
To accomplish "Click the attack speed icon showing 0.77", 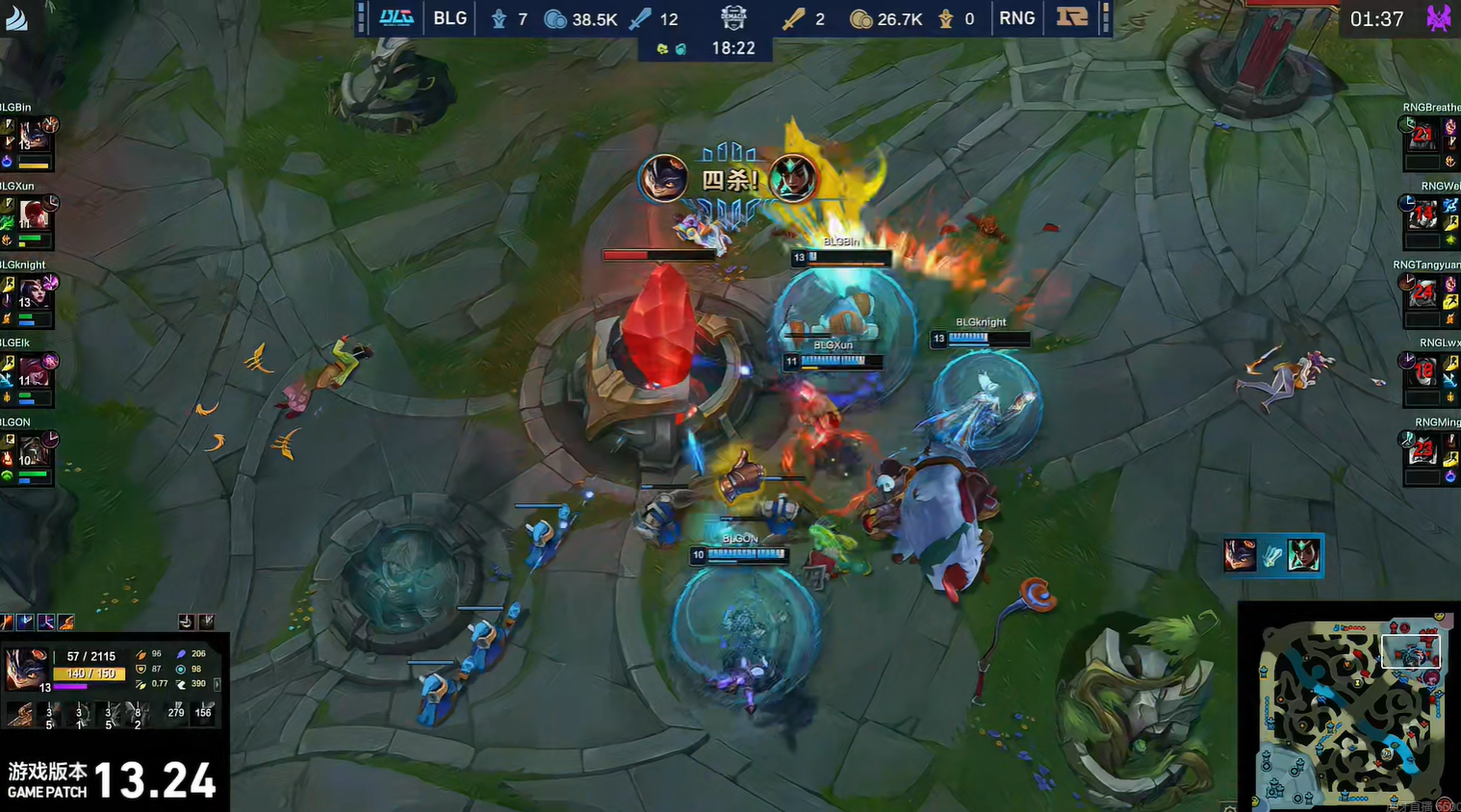I will pyautogui.click(x=140, y=684).
